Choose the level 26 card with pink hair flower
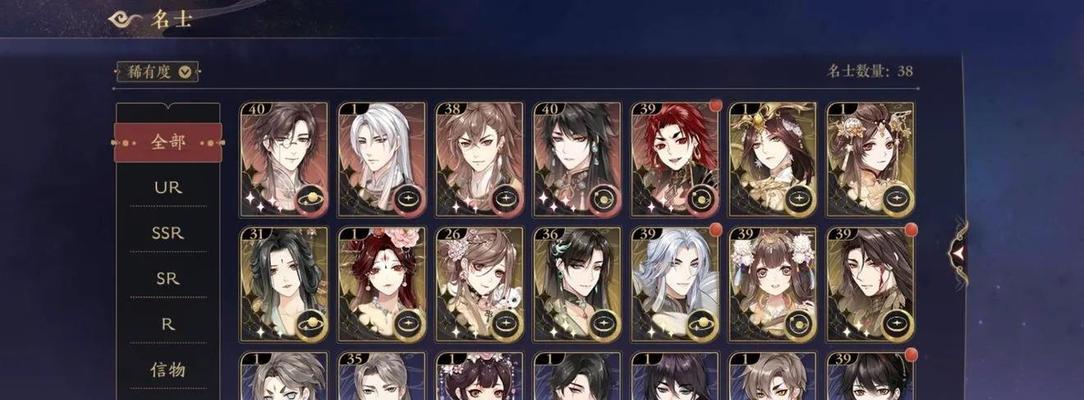 point(479,284)
